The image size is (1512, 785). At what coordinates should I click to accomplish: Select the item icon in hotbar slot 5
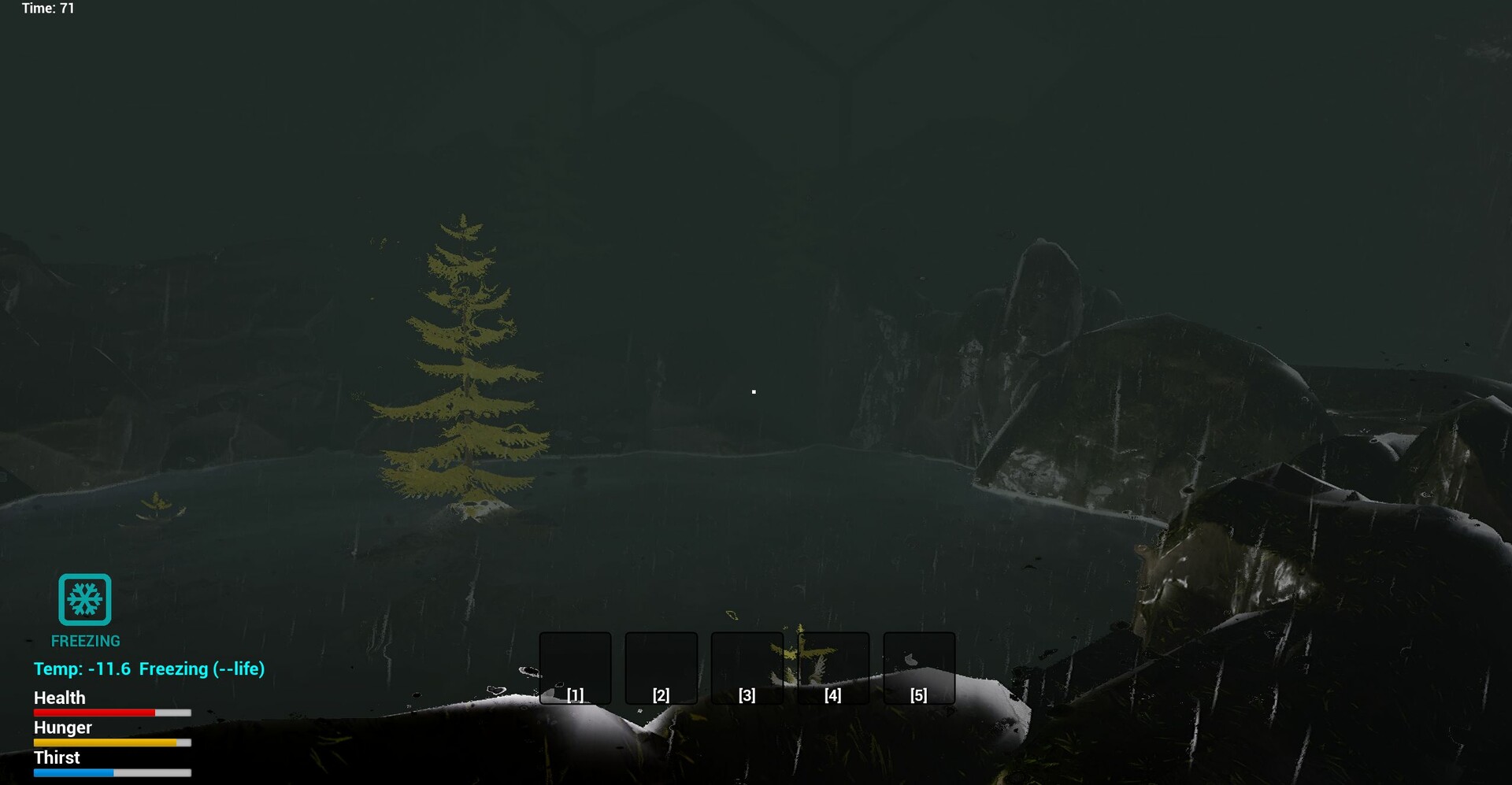pos(919,667)
